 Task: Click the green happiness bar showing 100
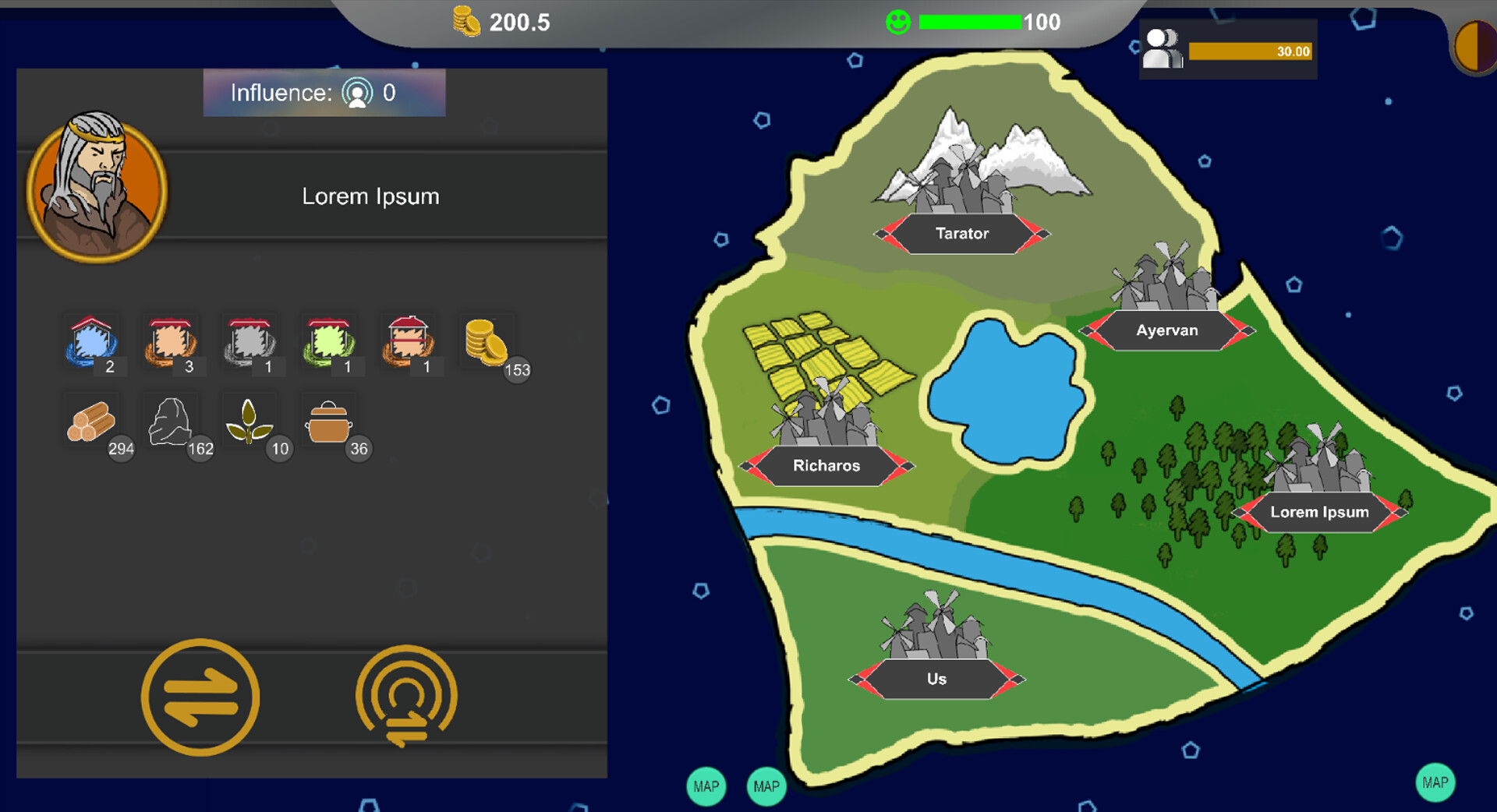pos(969,22)
